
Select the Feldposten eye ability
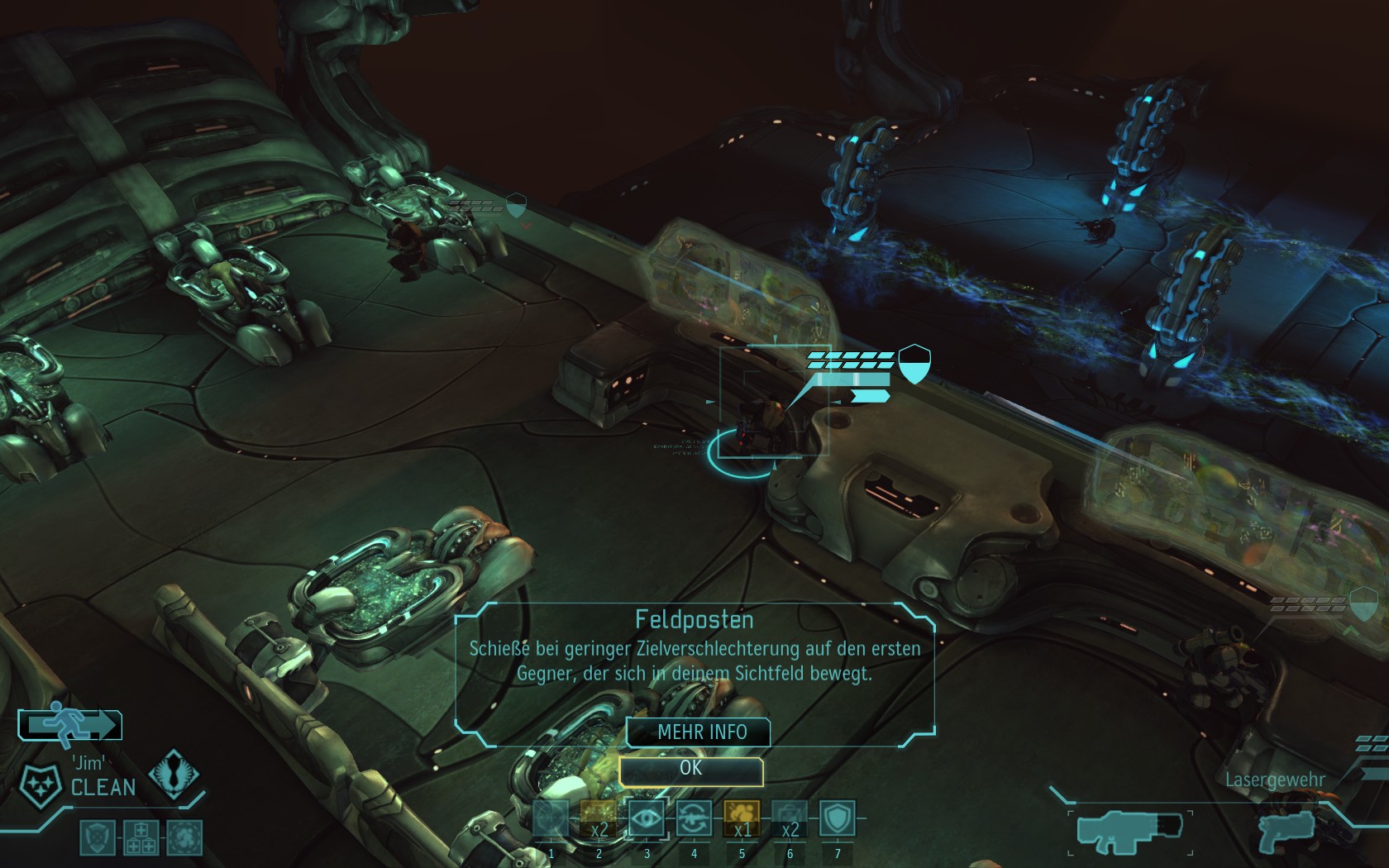[x=647, y=819]
